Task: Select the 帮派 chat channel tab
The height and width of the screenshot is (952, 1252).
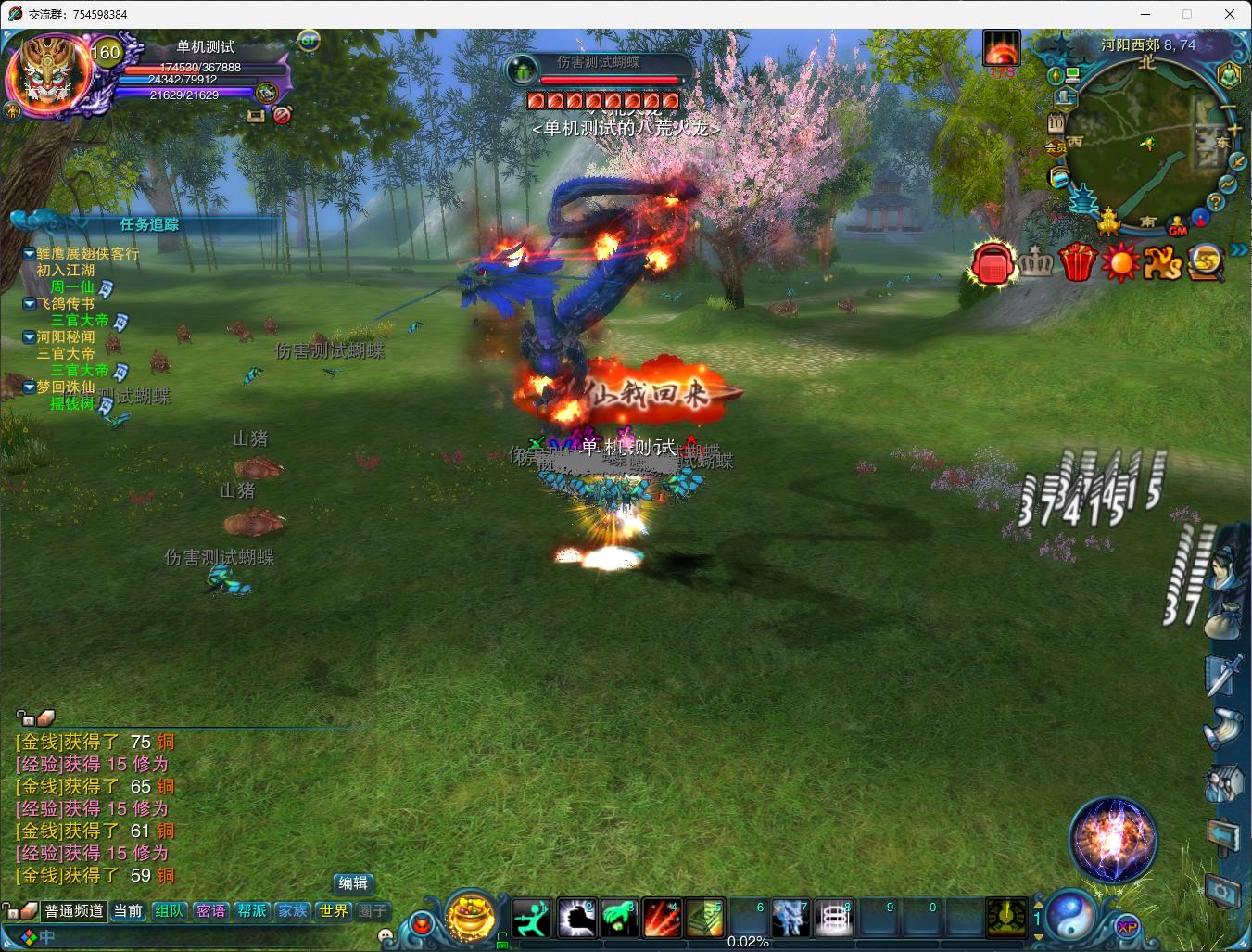Action: pos(251,911)
